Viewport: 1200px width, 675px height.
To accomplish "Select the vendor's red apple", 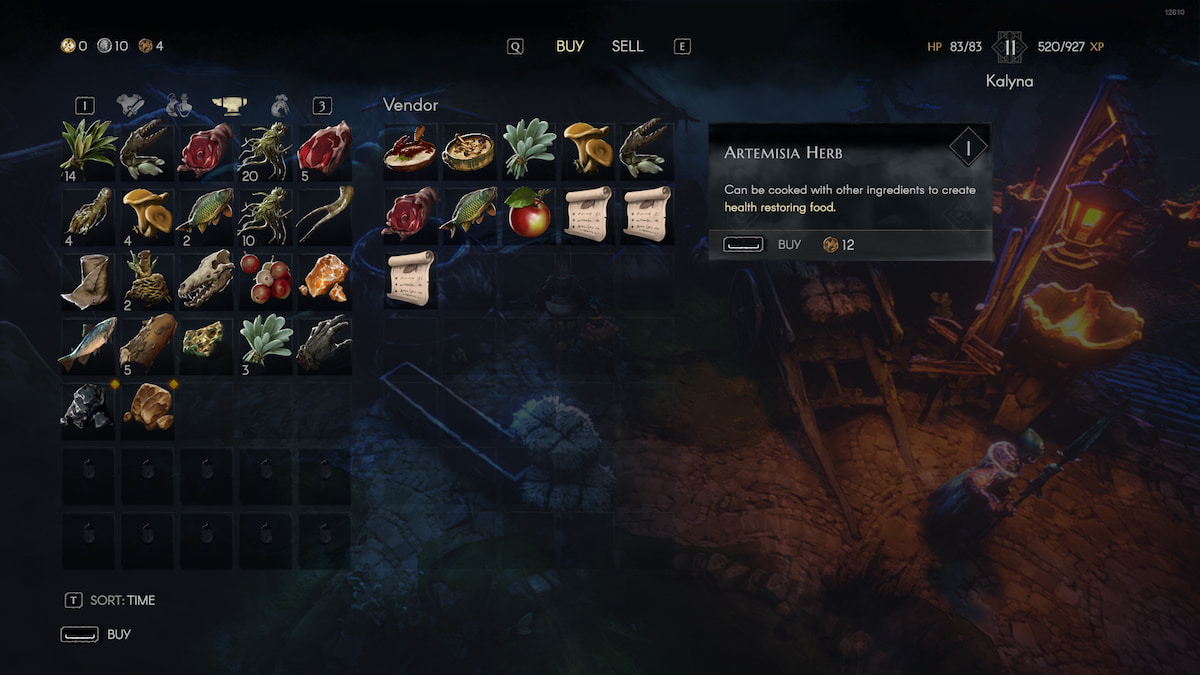I will tap(528, 213).
